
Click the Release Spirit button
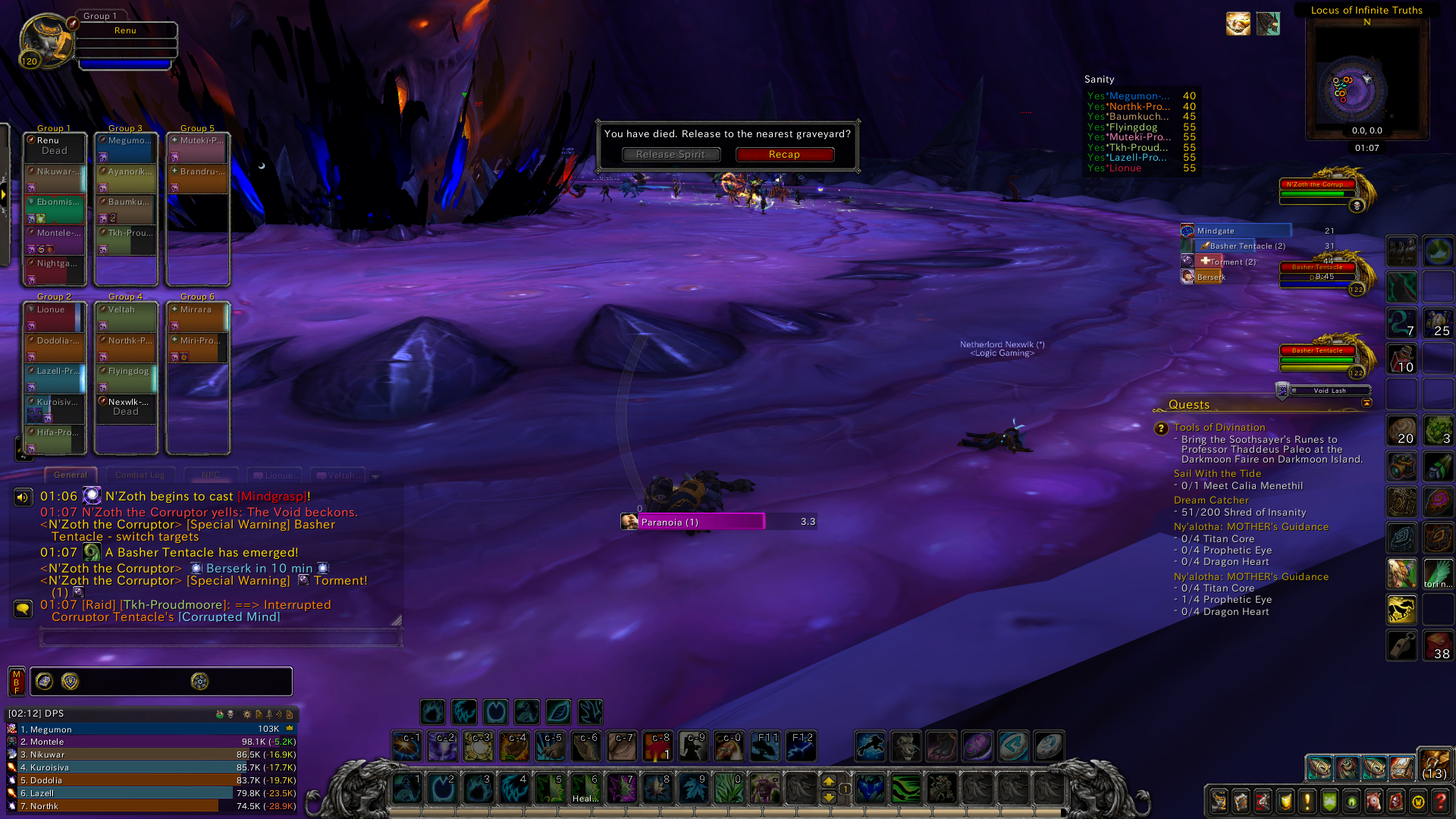click(670, 155)
